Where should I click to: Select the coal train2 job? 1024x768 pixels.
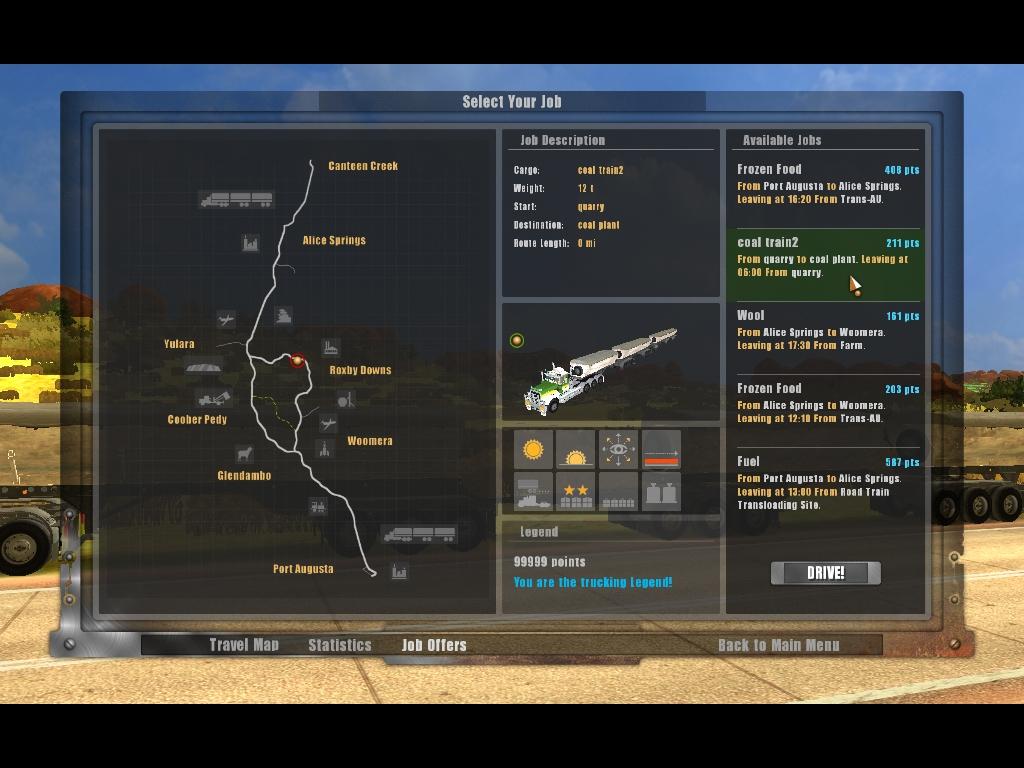pos(826,257)
